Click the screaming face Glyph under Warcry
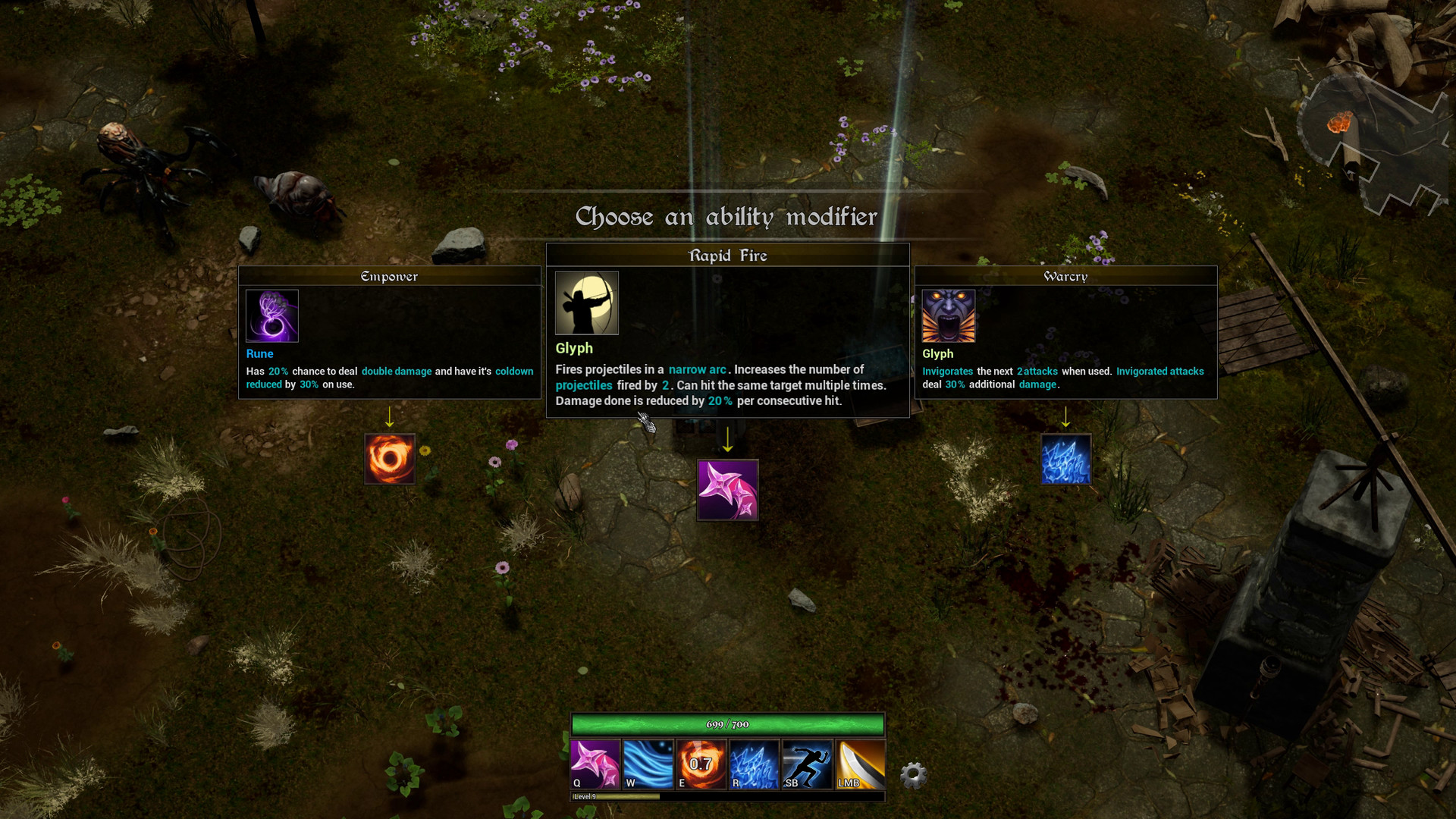Viewport: 1456px width, 819px height. click(948, 315)
